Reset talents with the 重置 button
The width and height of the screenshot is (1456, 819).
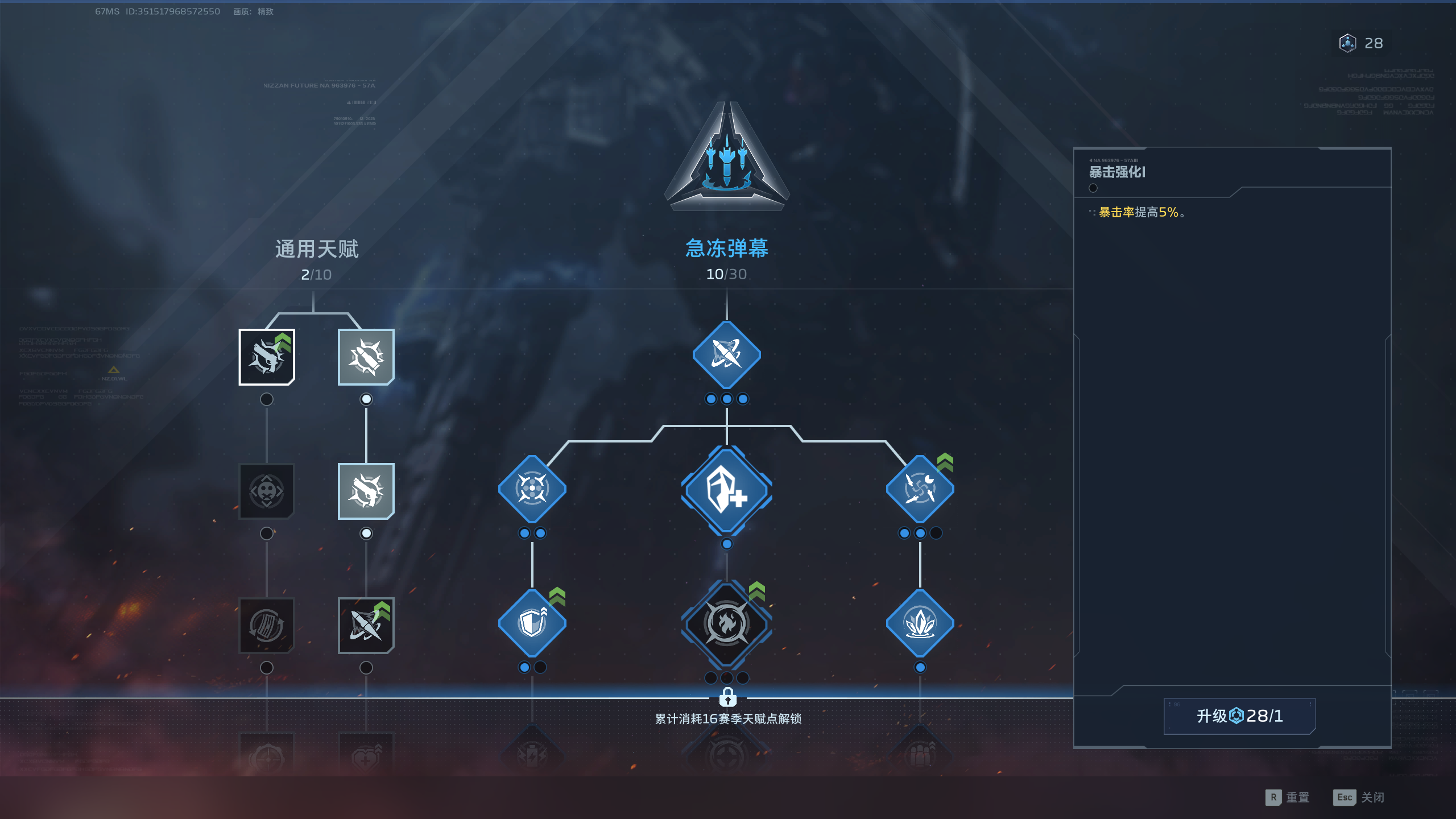1288,797
